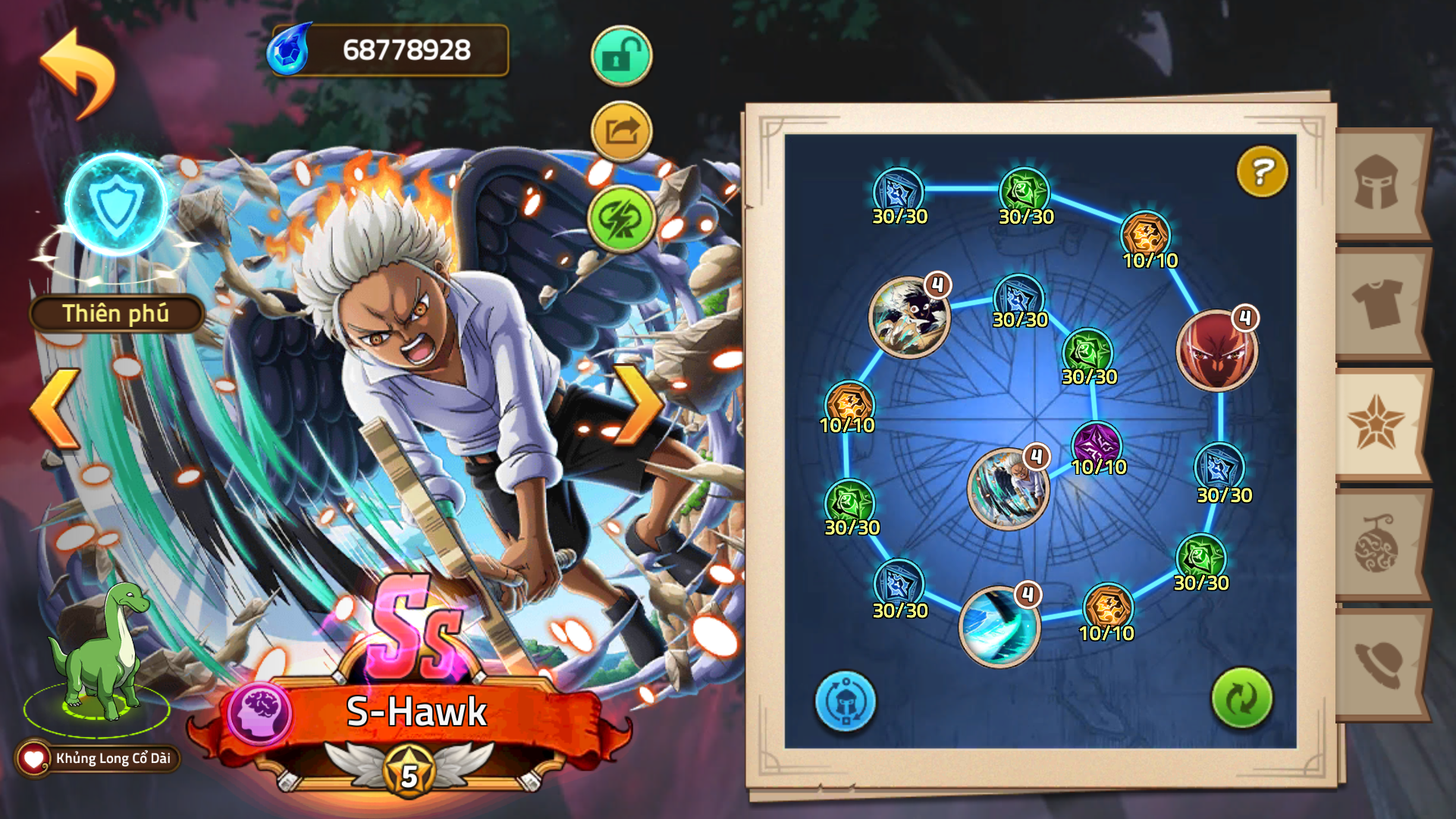This screenshot has width=1456, height=819.
Task: Open the Thiên phú talent shield
Action: 116,205
